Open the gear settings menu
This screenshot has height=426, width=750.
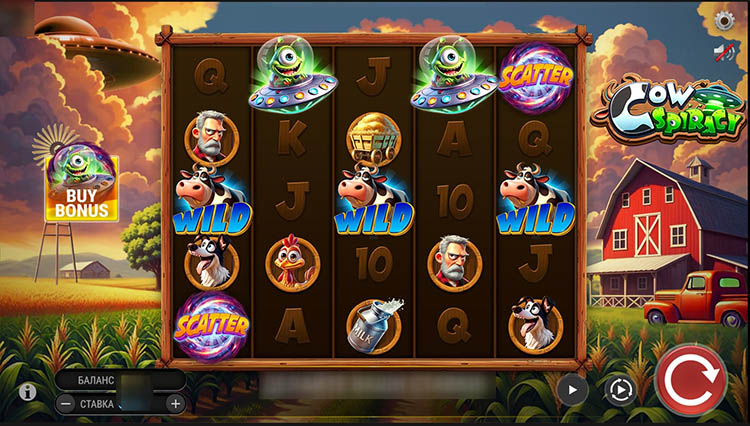point(725,20)
